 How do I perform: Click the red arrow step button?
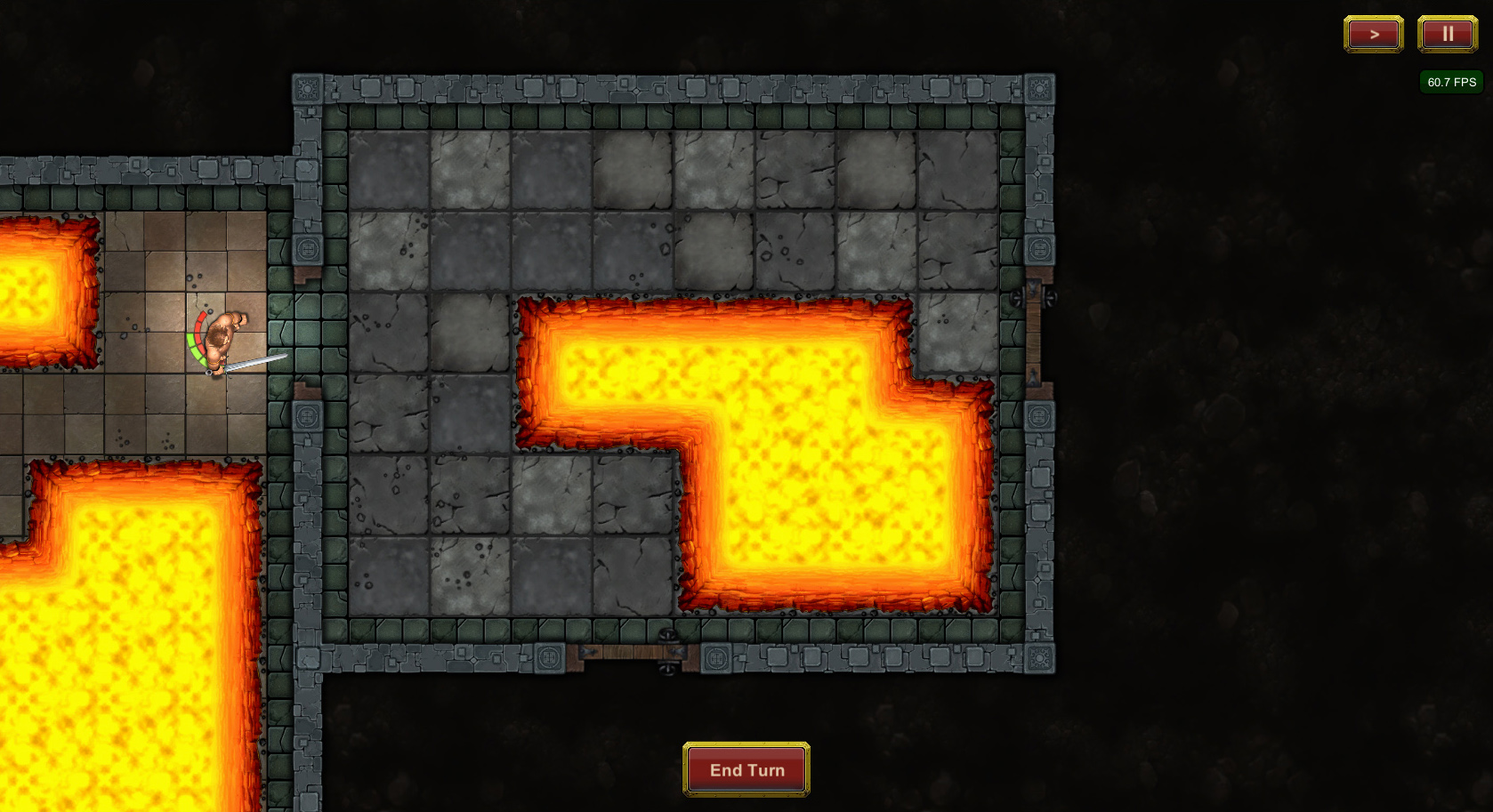[x=1373, y=34]
